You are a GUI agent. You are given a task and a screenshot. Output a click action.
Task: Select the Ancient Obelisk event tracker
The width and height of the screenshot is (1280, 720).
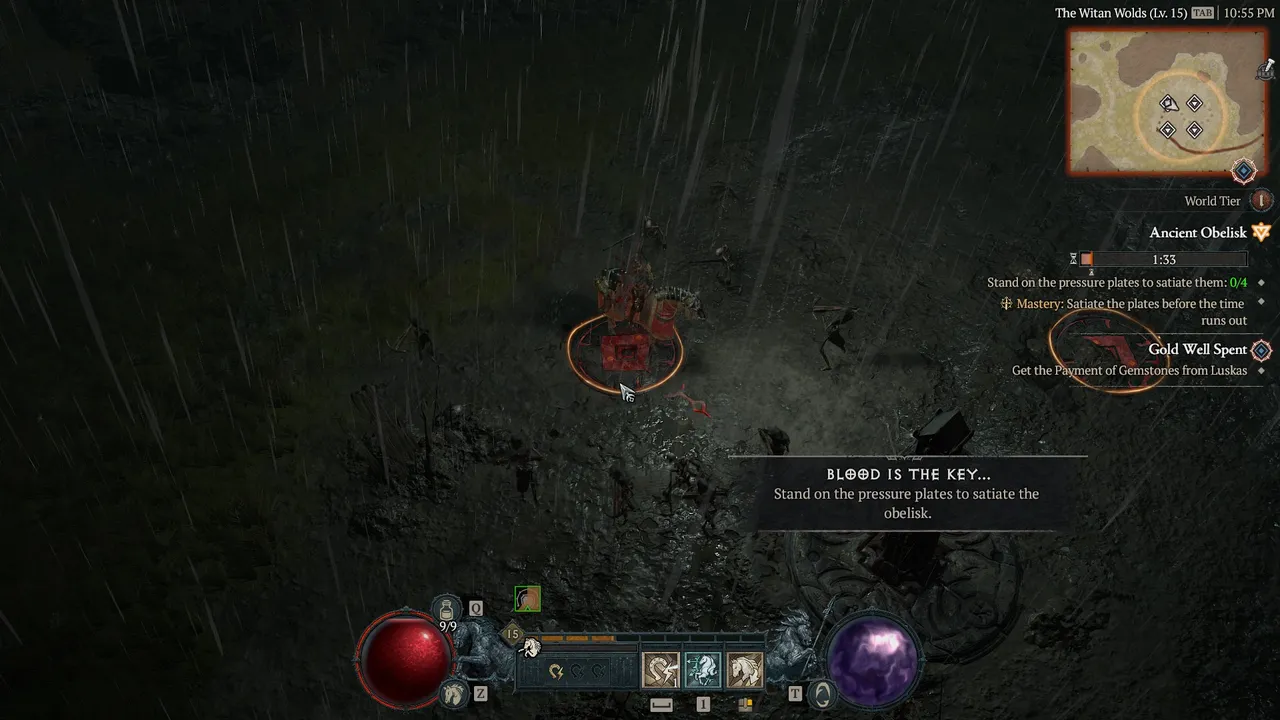pyautogui.click(x=1198, y=233)
